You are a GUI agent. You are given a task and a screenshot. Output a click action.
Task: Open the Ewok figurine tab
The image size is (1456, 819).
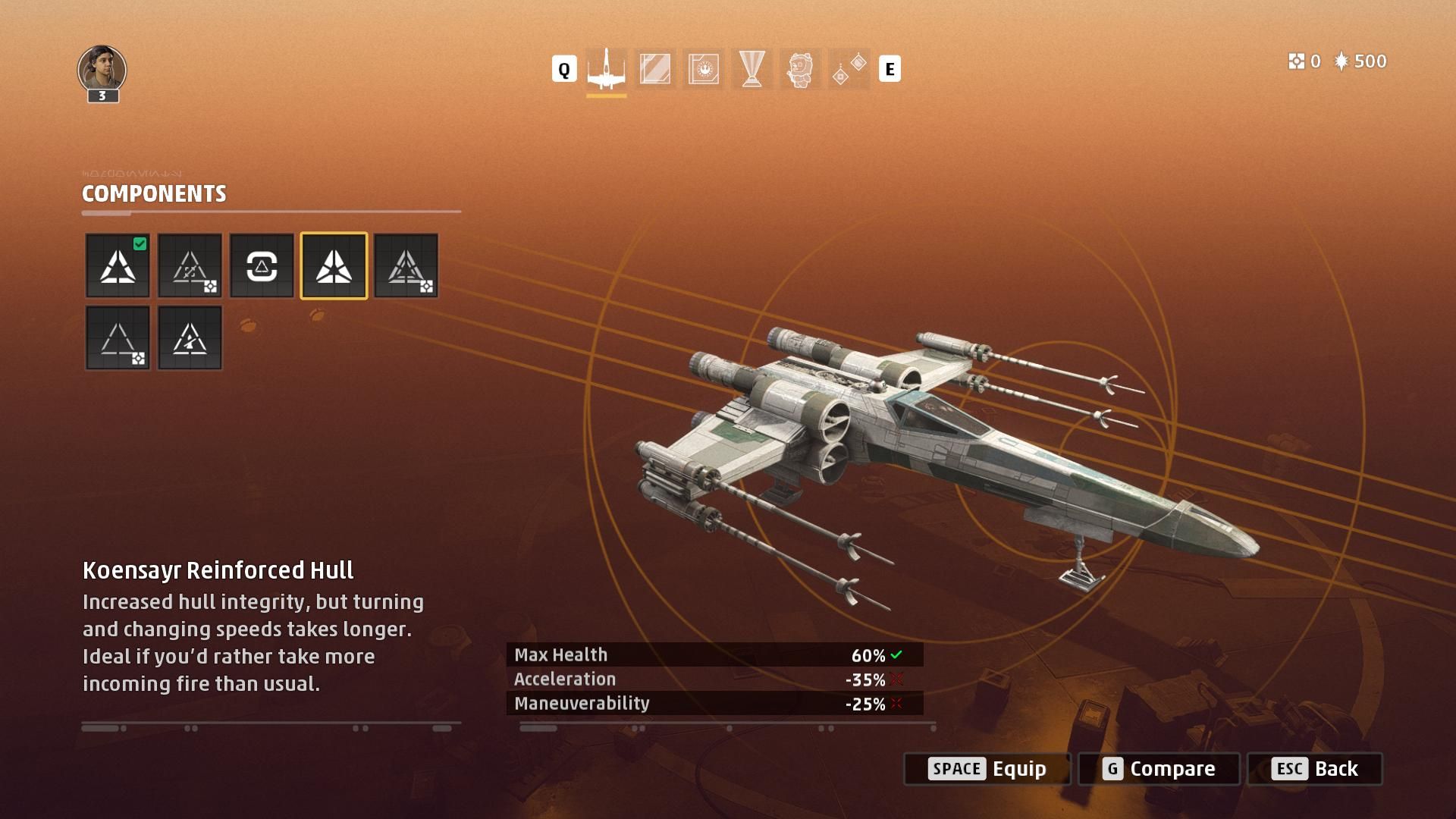point(800,70)
